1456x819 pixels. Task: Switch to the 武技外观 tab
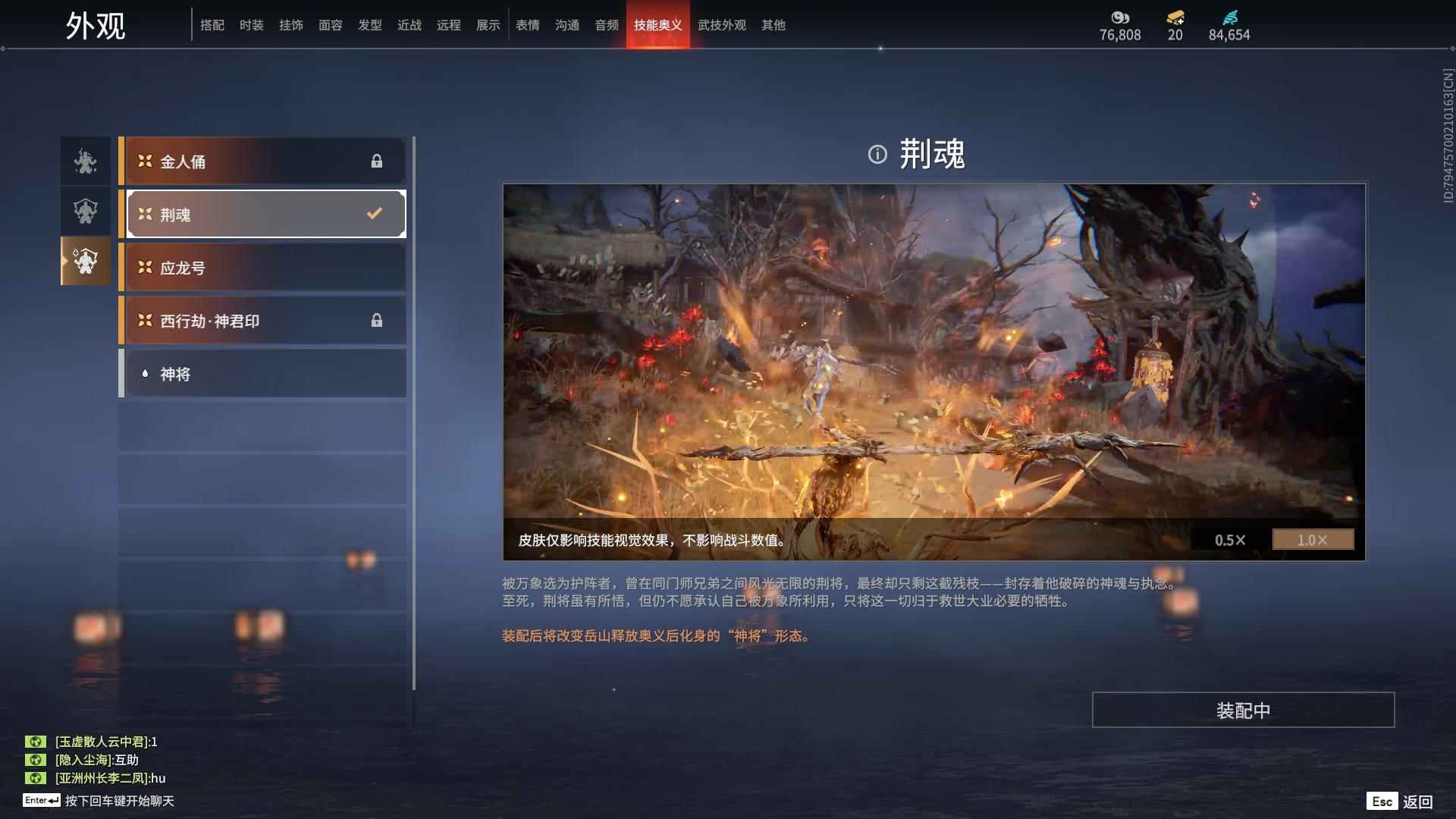pyautogui.click(x=721, y=24)
